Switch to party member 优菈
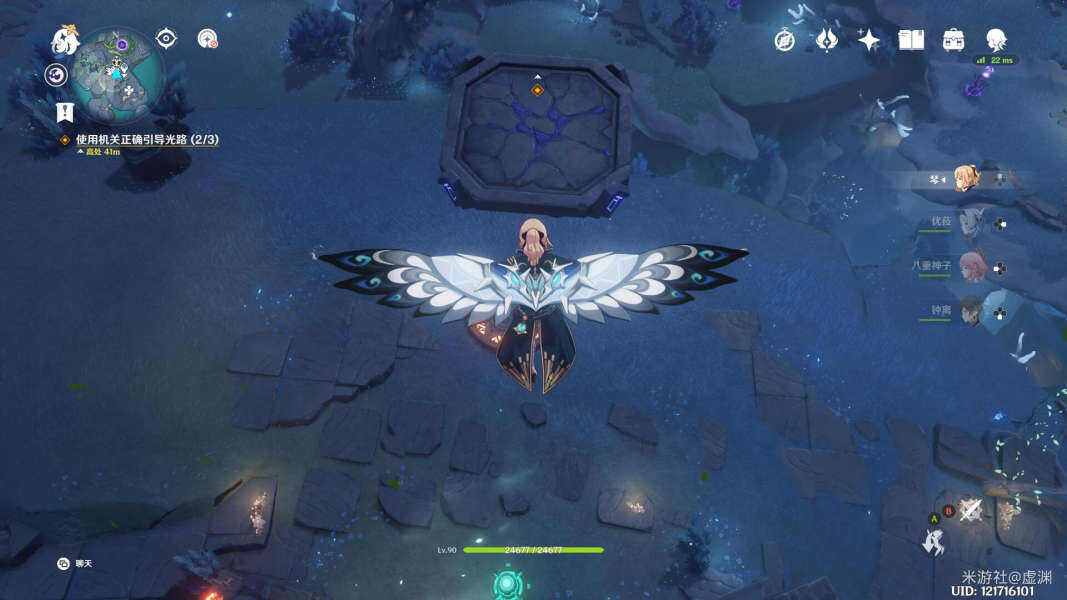The height and width of the screenshot is (600, 1067). tap(971, 224)
